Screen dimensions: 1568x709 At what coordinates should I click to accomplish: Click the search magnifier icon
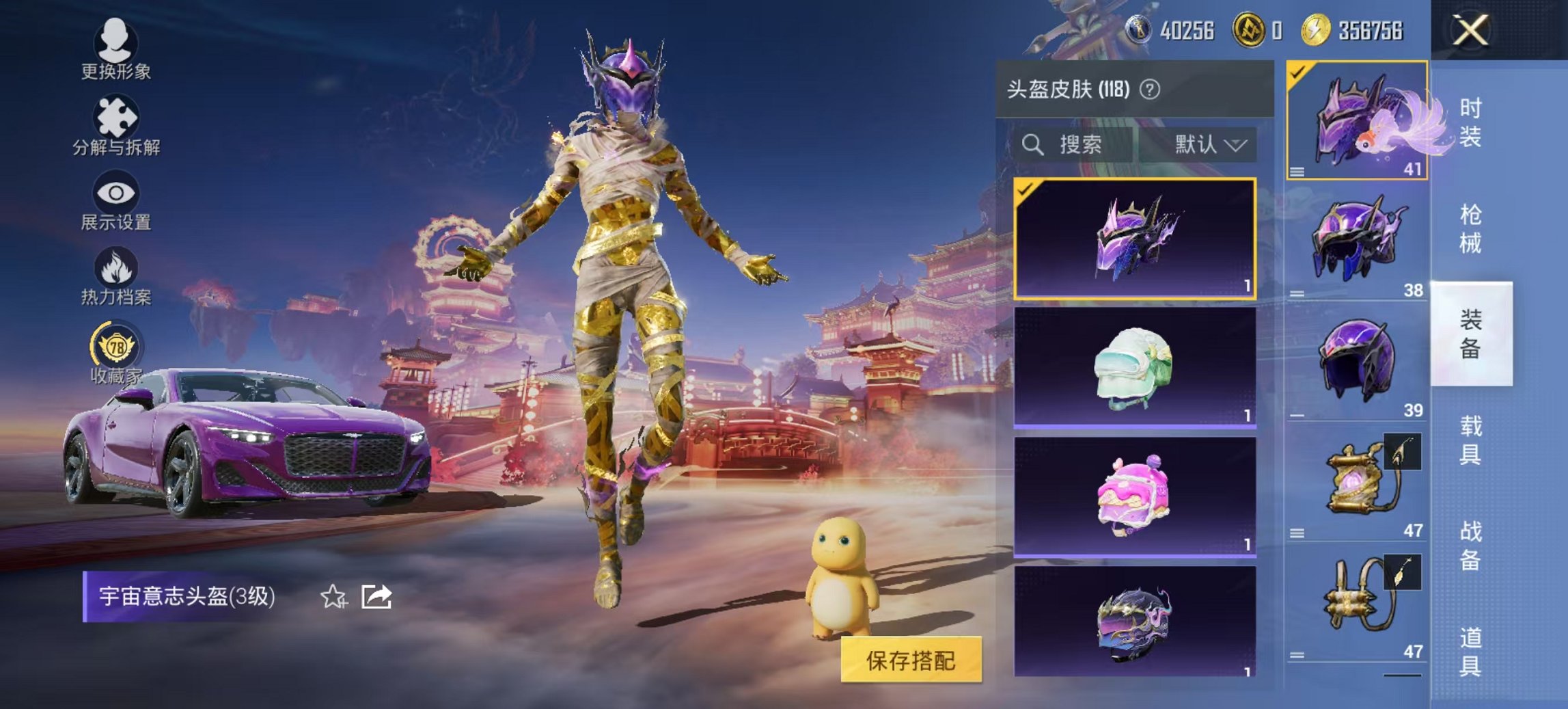pos(1032,145)
